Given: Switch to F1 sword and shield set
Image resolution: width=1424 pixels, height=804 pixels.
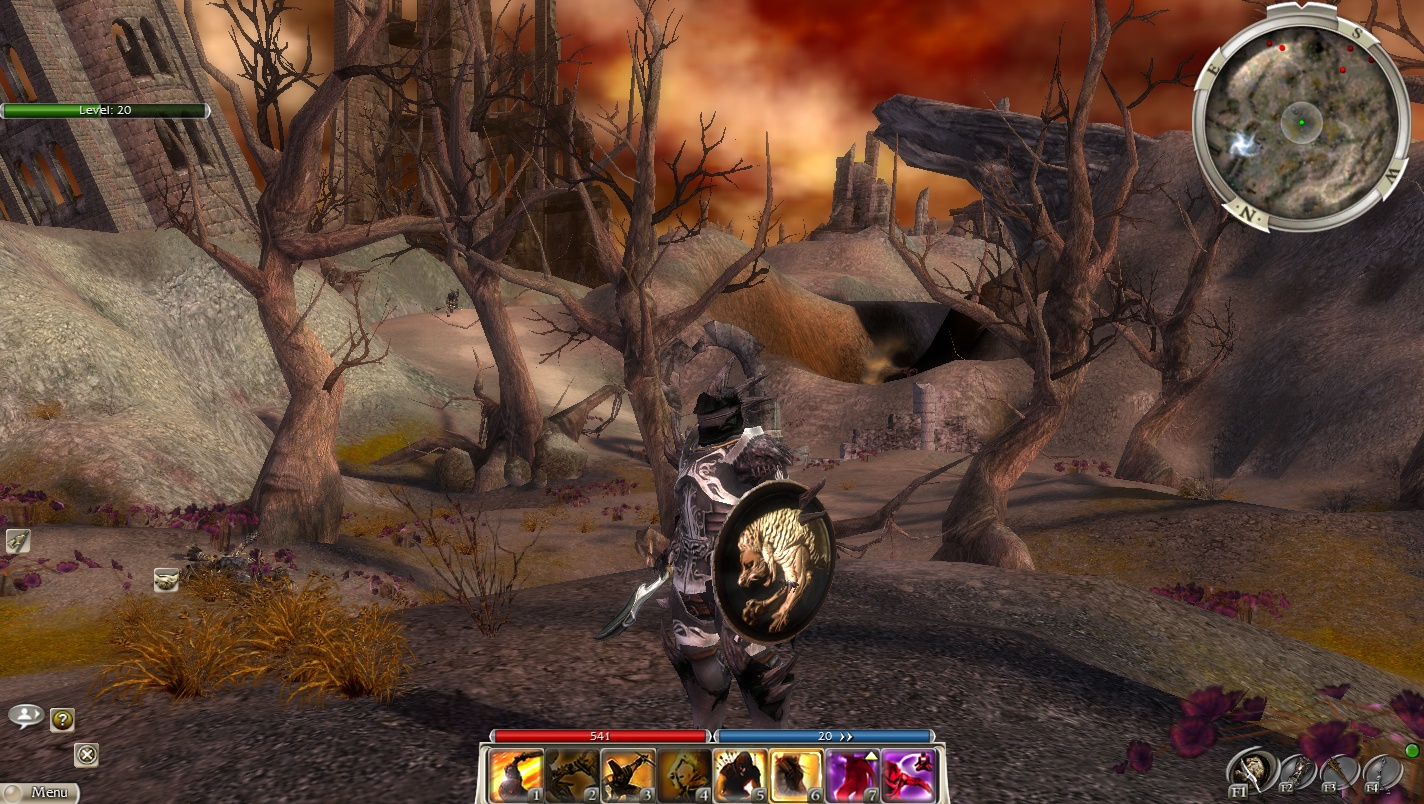Looking at the screenshot, I should (1250, 771).
